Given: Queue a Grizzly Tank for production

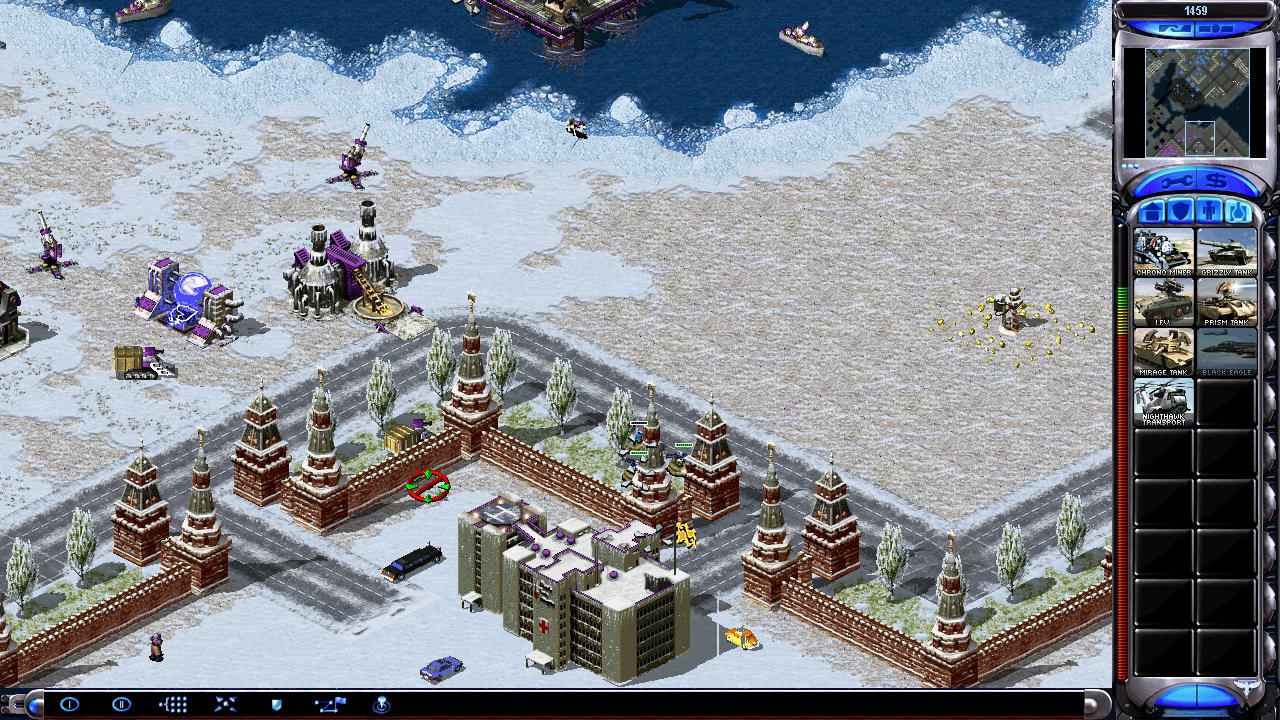Looking at the screenshot, I should pos(1226,253).
